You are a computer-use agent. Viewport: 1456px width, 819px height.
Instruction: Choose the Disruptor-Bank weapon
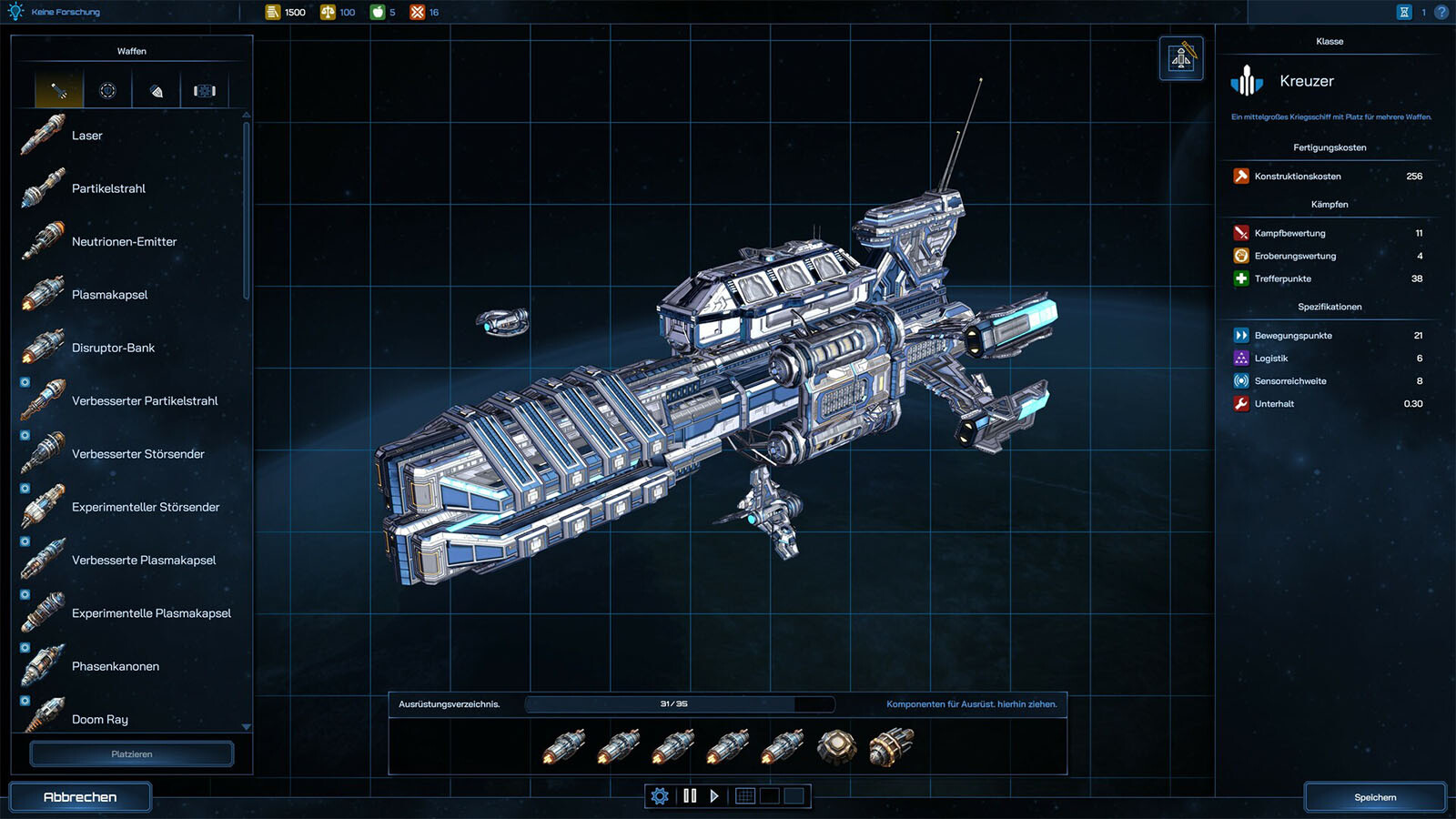pos(113,348)
